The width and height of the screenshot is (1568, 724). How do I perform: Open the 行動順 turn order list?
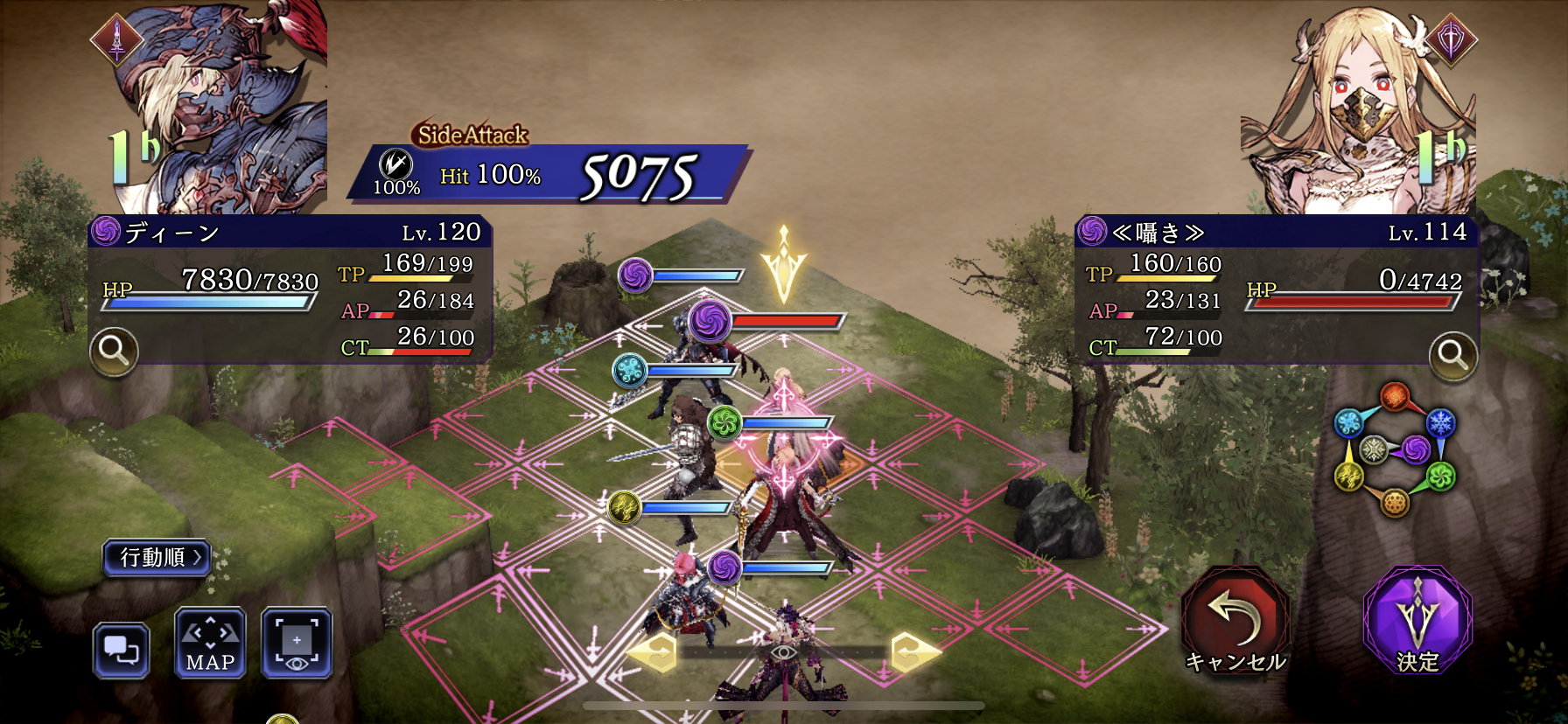pyautogui.click(x=157, y=557)
